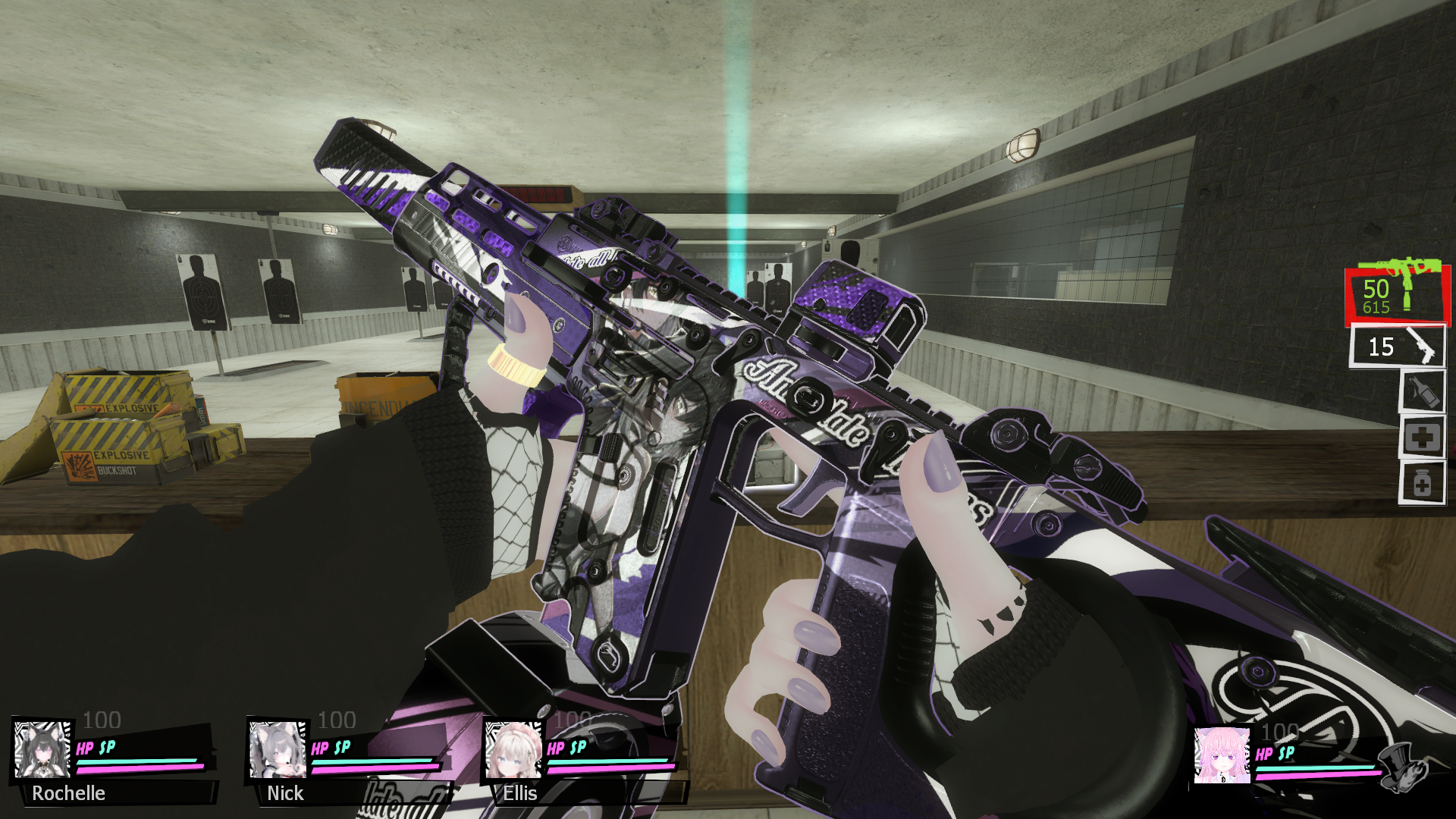Select the molotov bottle slot

pyautogui.click(x=1422, y=391)
